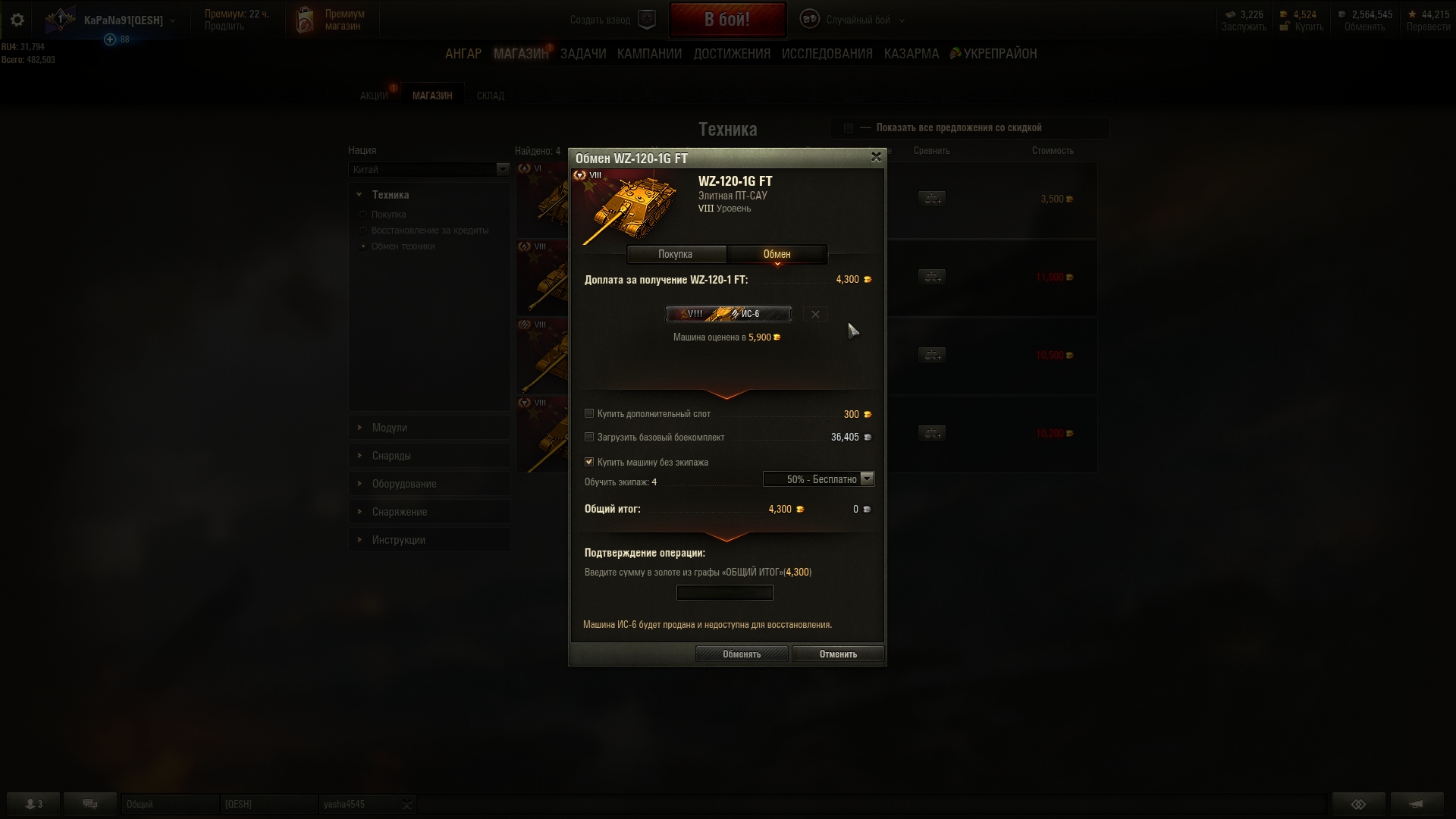The height and width of the screenshot is (819, 1456).
Task: Switch to the Покупка tab
Action: [x=675, y=254]
